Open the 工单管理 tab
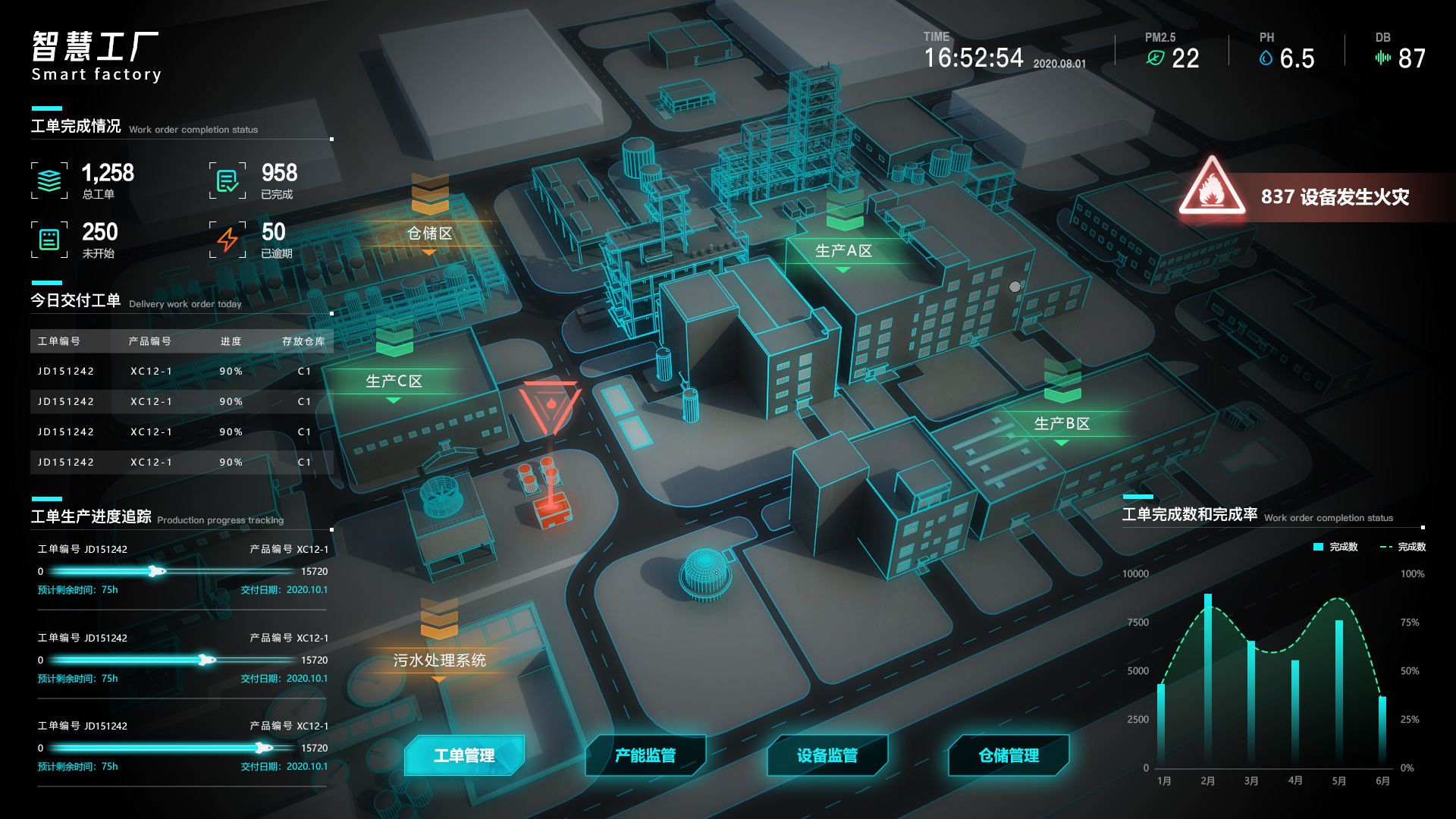Screen dimensions: 1456x819 click(x=464, y=755)
